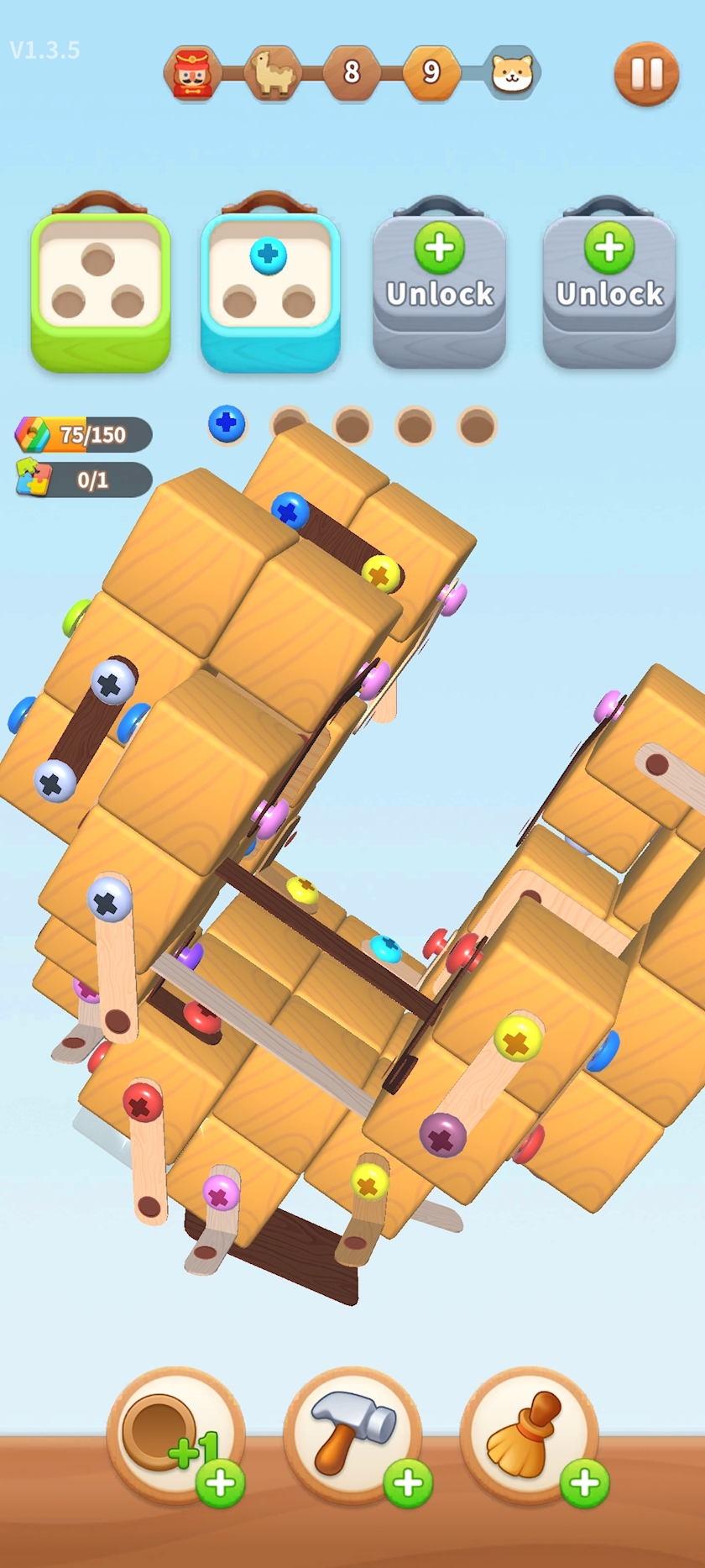
Task: Remove the cyan screw from the puzzle
Action: pos(385,947)
